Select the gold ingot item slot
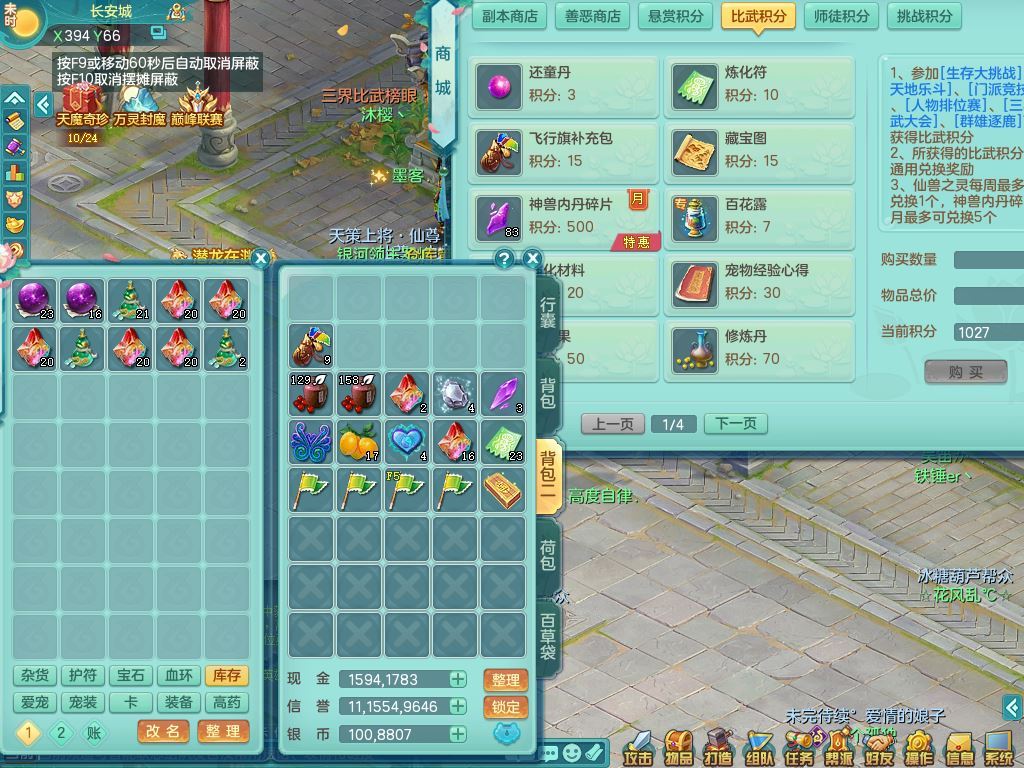Viewport: 1024px width, 768px height. 502,489
